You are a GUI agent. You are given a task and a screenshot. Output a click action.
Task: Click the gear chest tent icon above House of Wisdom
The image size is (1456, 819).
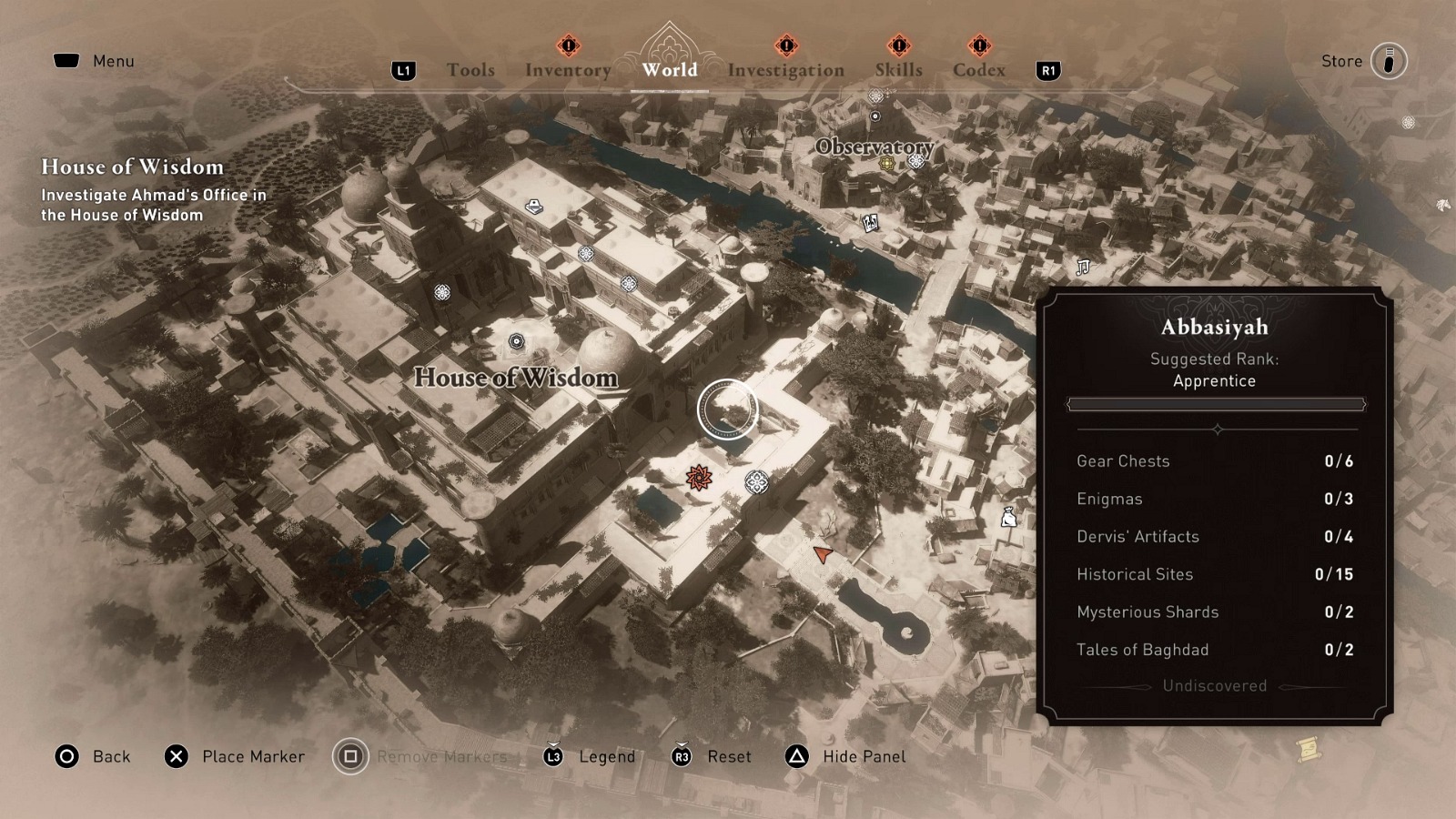(532, 207)
